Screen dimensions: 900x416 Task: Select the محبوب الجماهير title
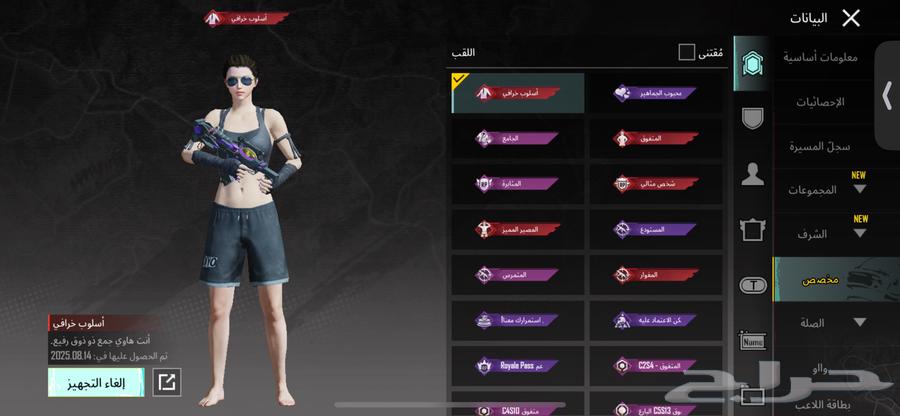655,93
